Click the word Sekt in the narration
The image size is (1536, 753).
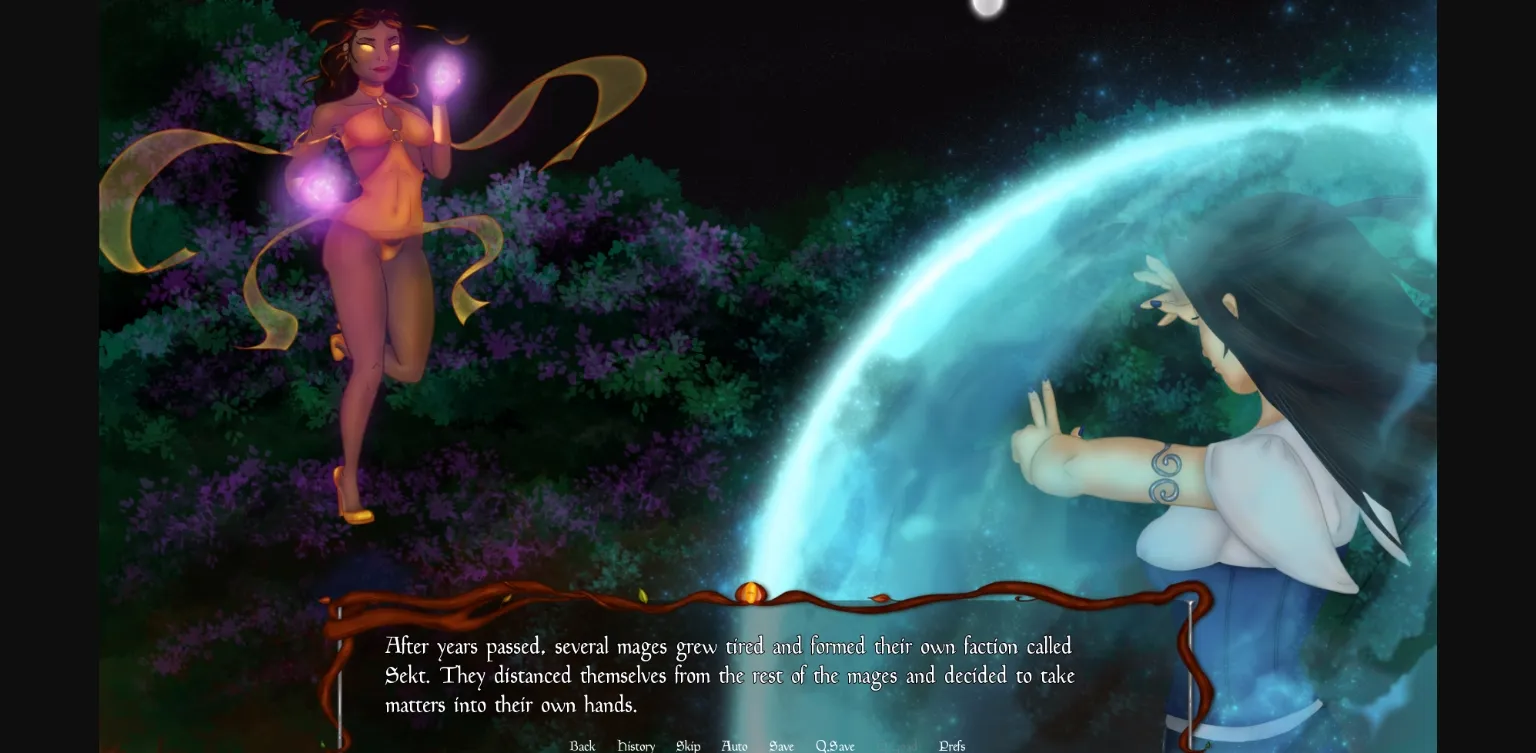[x=404, y=676]
